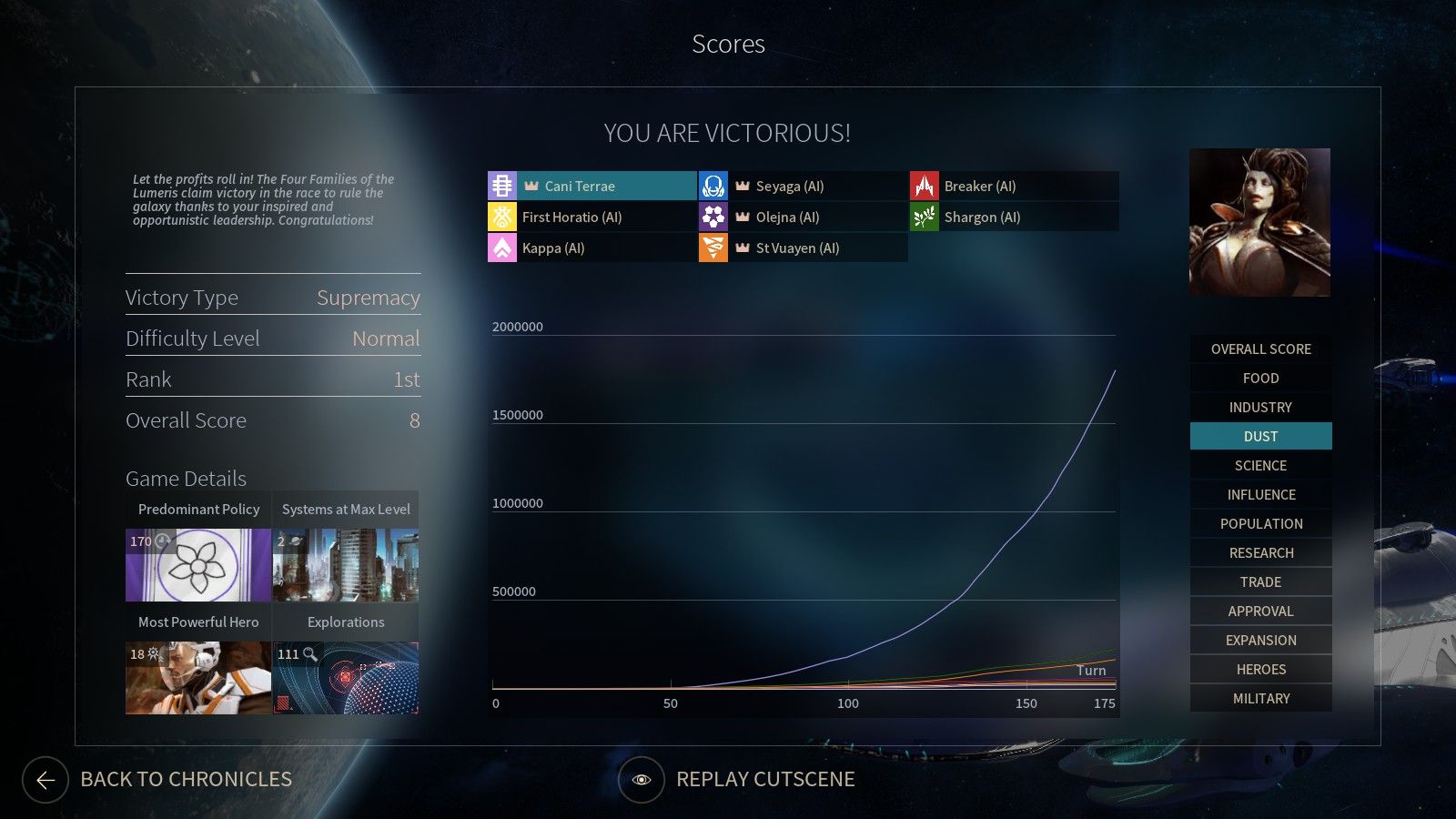Click the crown icon beside Seyaga (AI)
The height and width of the screenshot is (819, 1456).
coord(743,186)
